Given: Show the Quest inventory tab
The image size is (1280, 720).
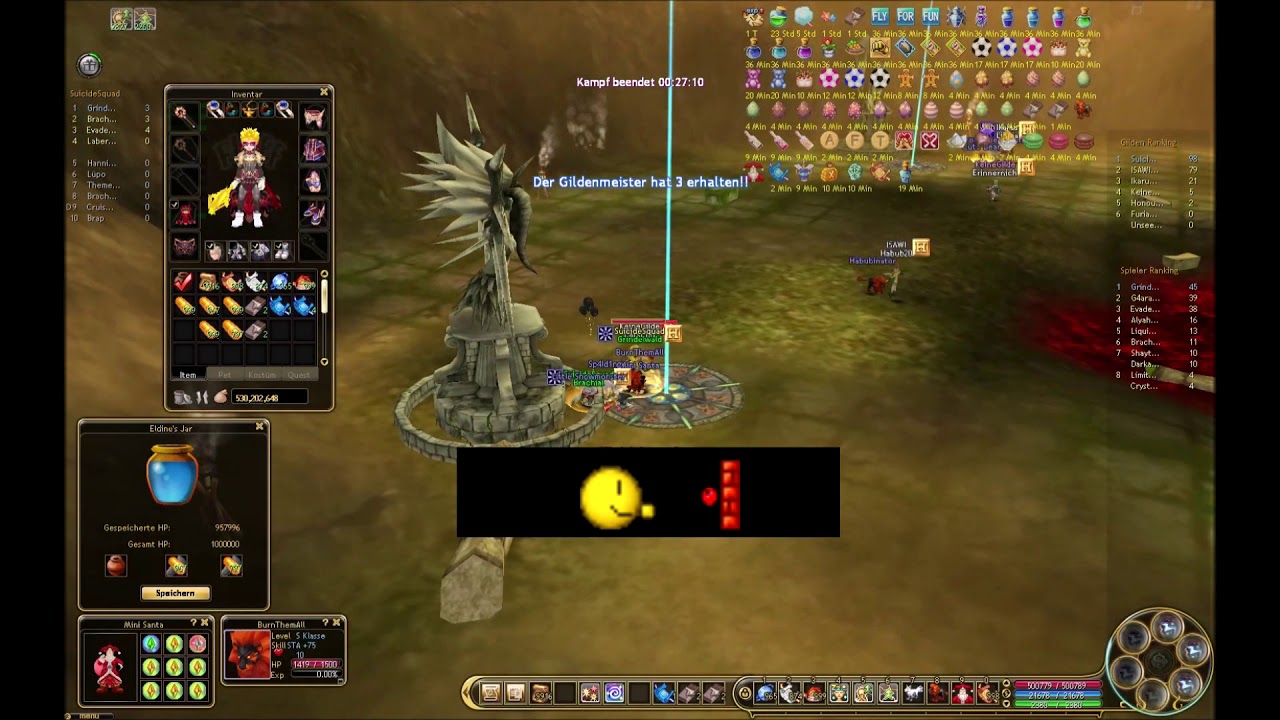Looking at the screenshot, I should pos(298,375).
